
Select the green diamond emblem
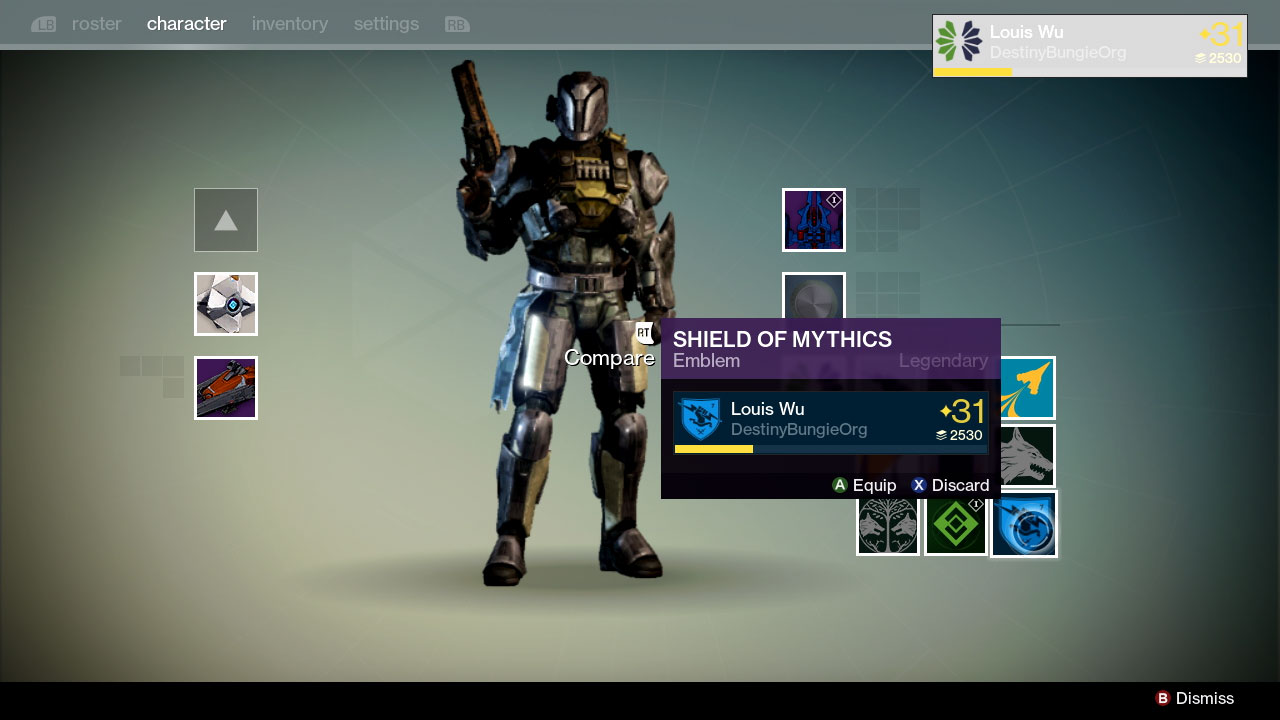coord(956,524)
